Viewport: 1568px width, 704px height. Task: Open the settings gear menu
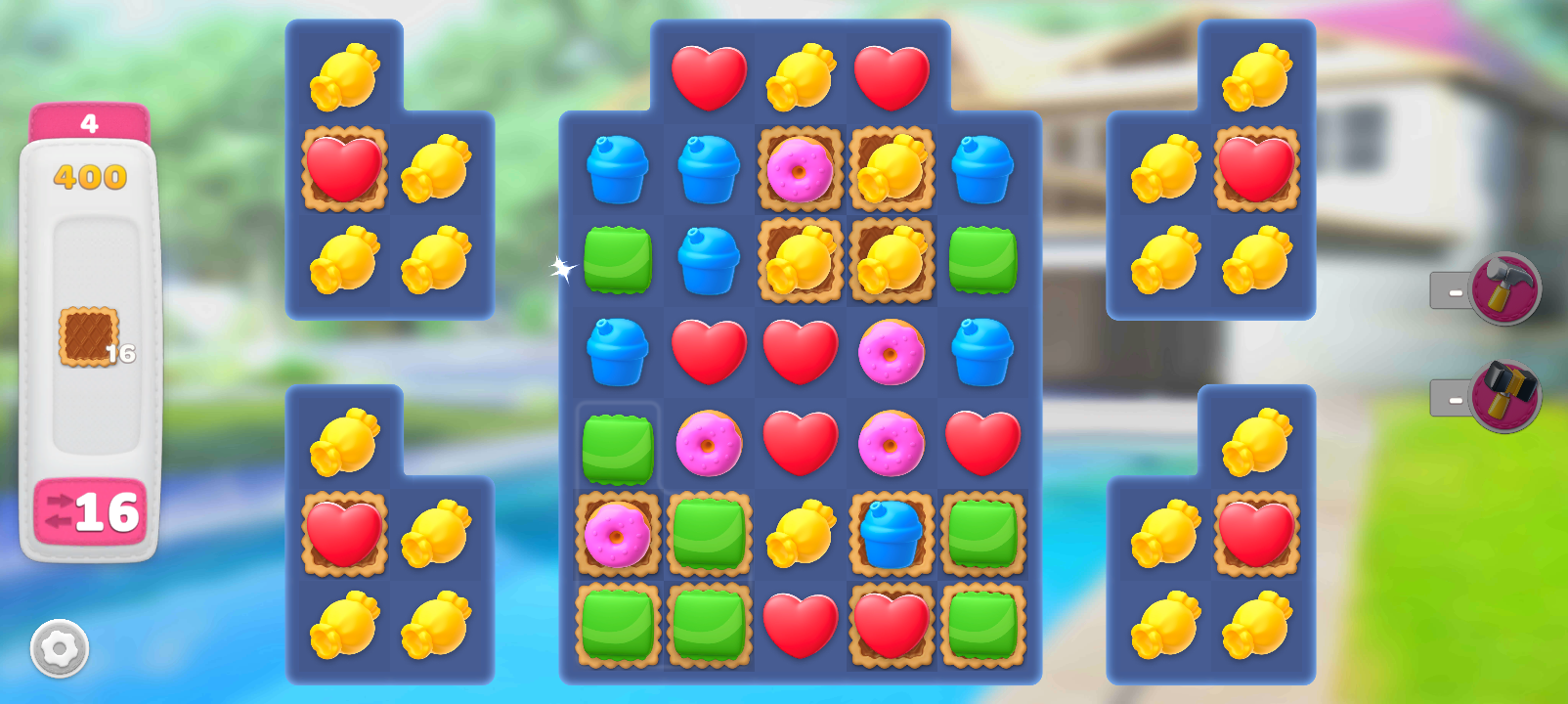click(60, 648)
